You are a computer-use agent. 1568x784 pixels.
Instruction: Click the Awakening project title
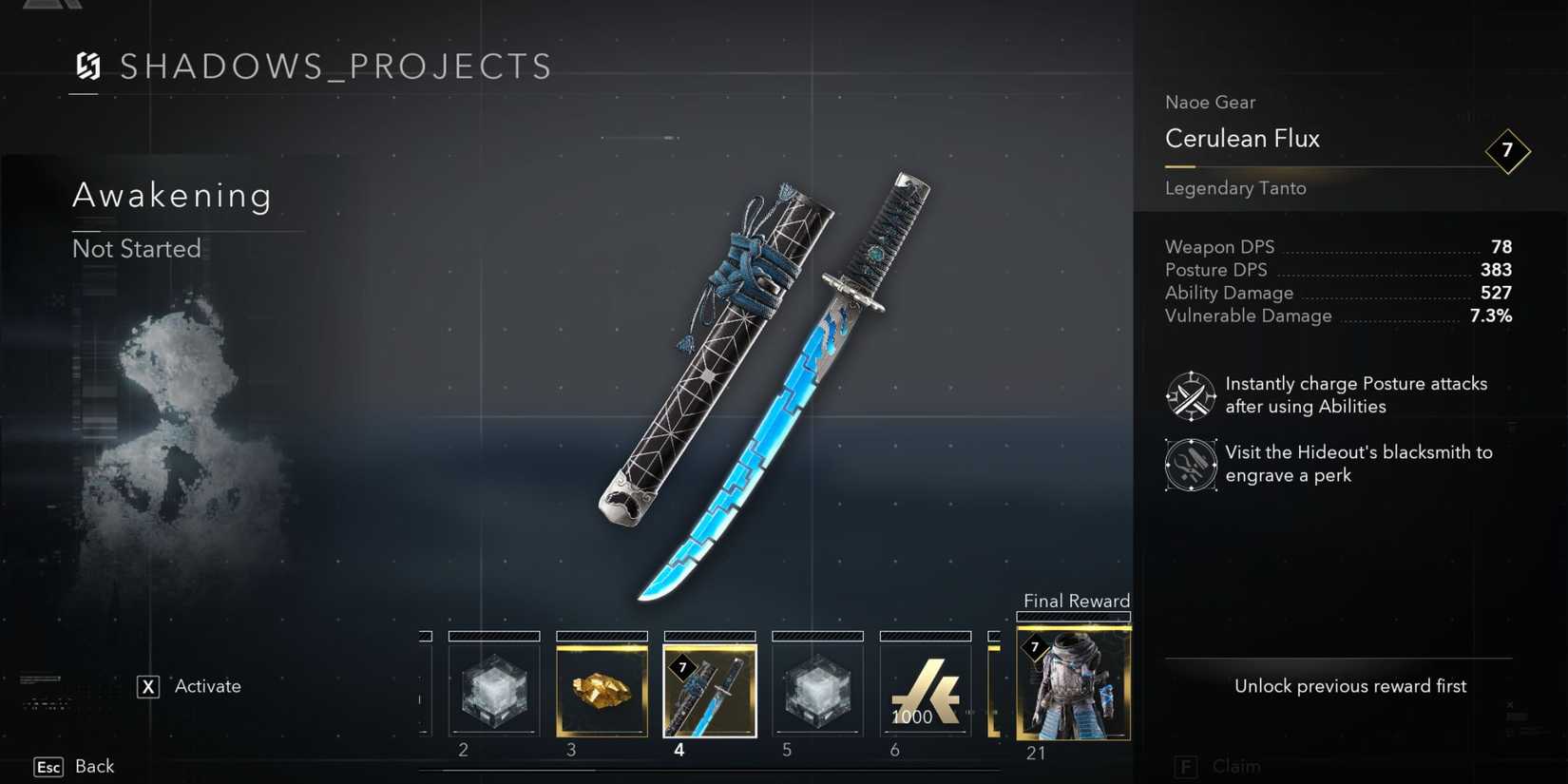point(172,196)
